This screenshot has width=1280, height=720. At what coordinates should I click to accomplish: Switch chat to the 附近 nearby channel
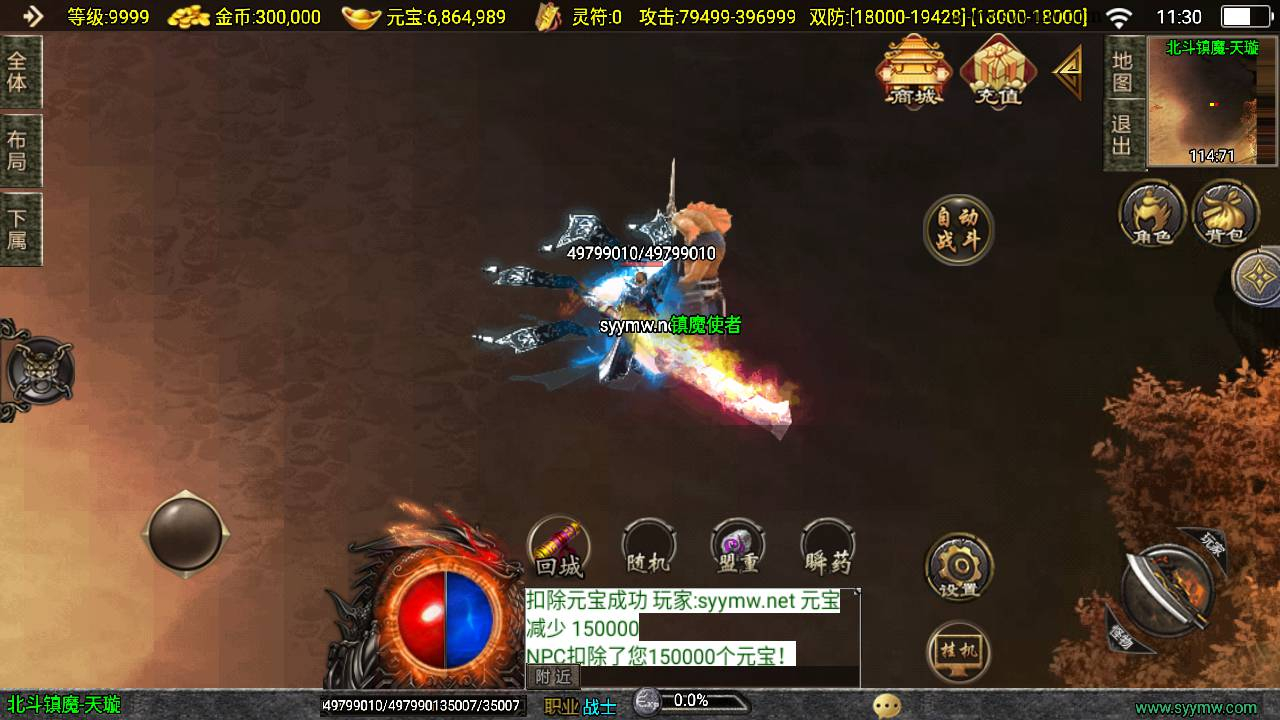(553, 676)
